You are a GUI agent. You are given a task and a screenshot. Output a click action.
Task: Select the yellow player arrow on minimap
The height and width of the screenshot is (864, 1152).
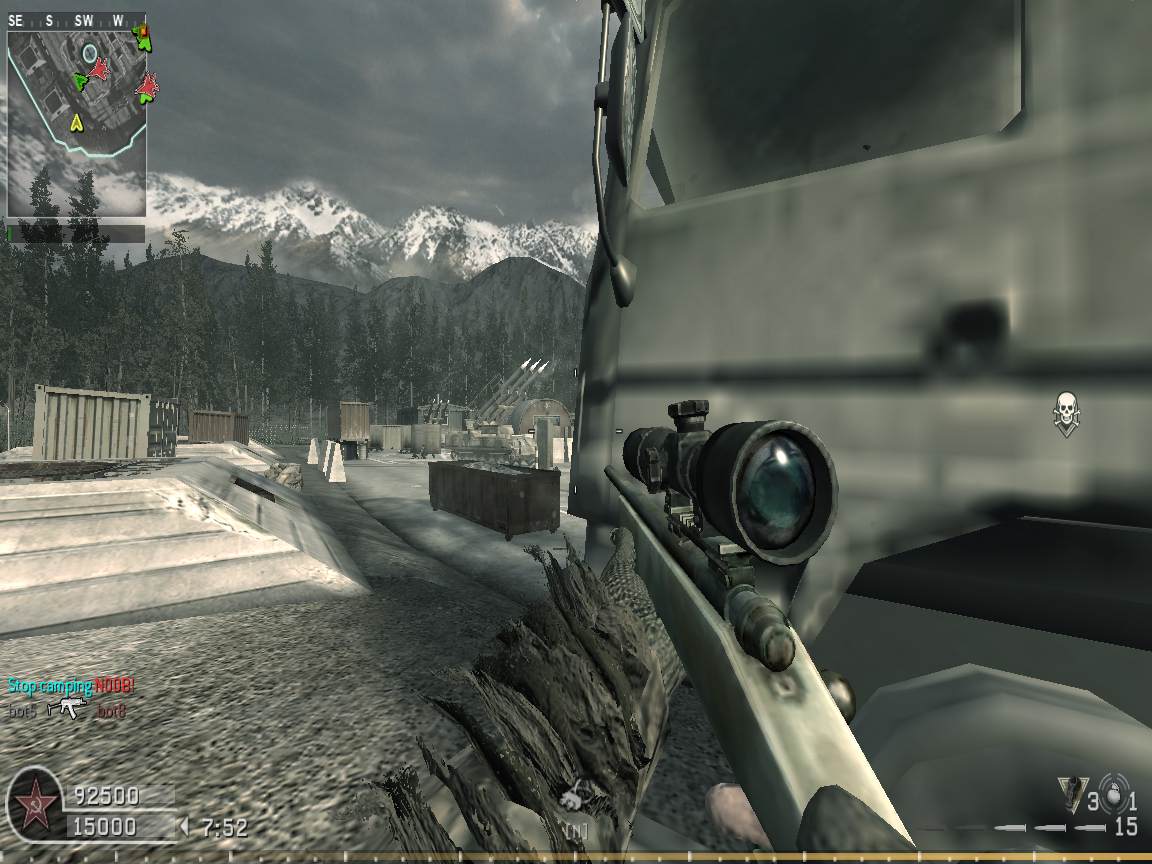(75, 123)
